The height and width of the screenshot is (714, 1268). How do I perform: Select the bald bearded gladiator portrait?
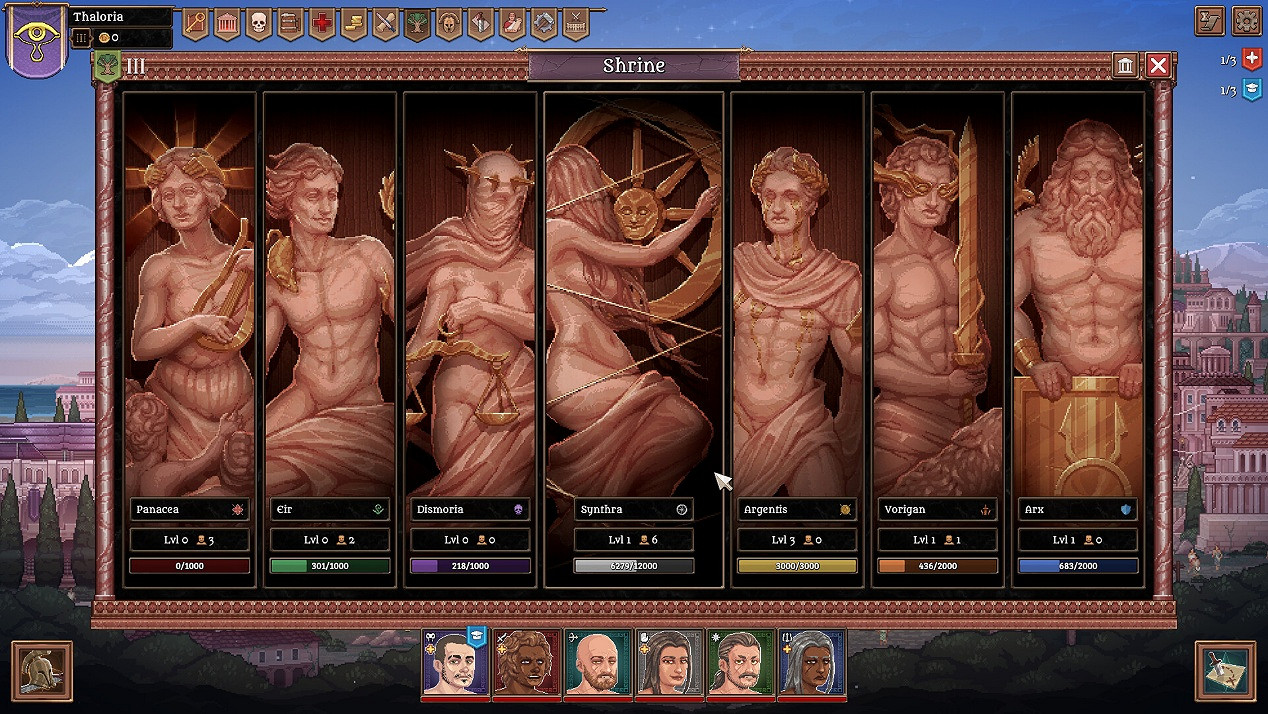click(x=598, y=662)
